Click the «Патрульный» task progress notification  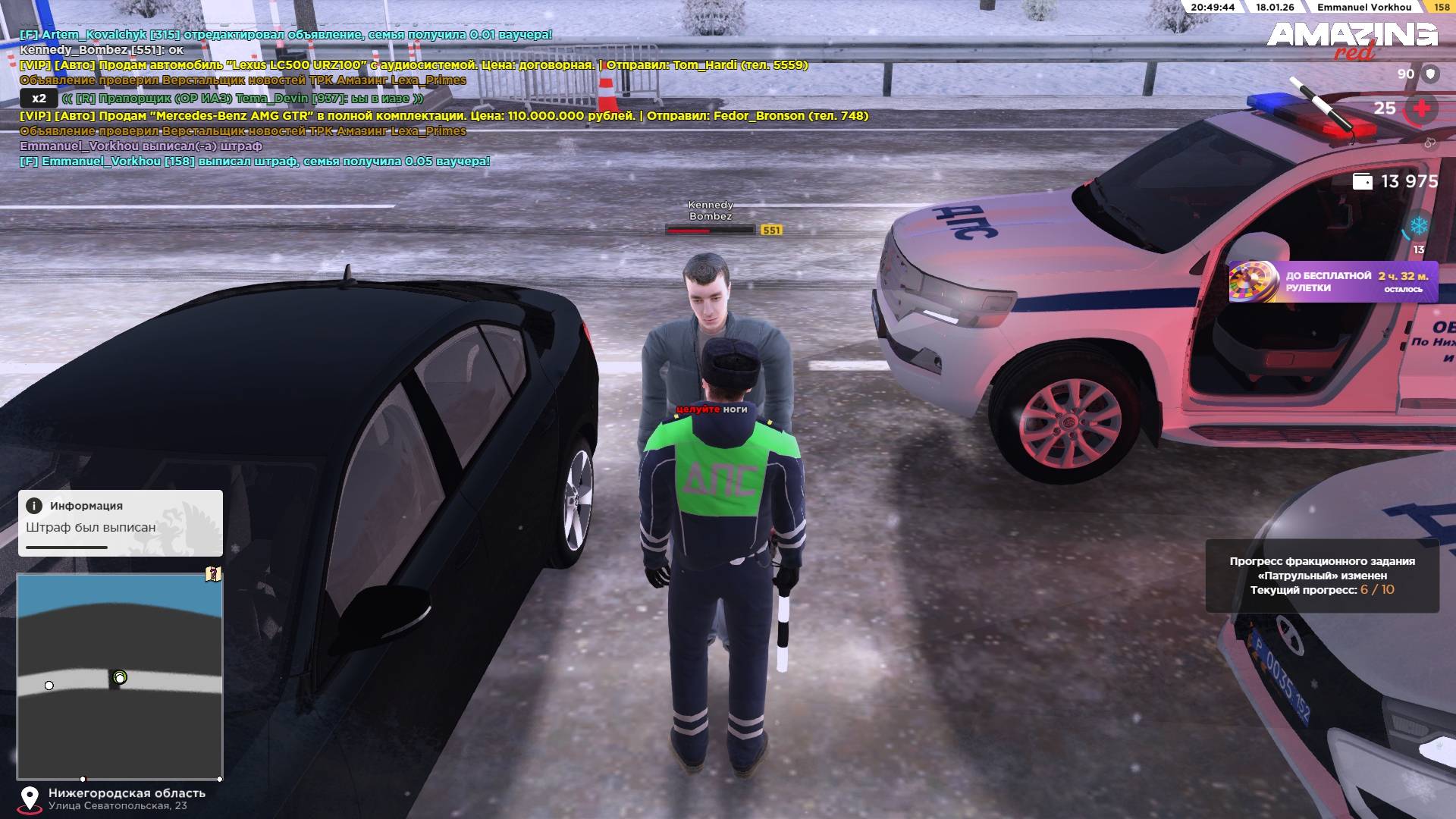1322,576
